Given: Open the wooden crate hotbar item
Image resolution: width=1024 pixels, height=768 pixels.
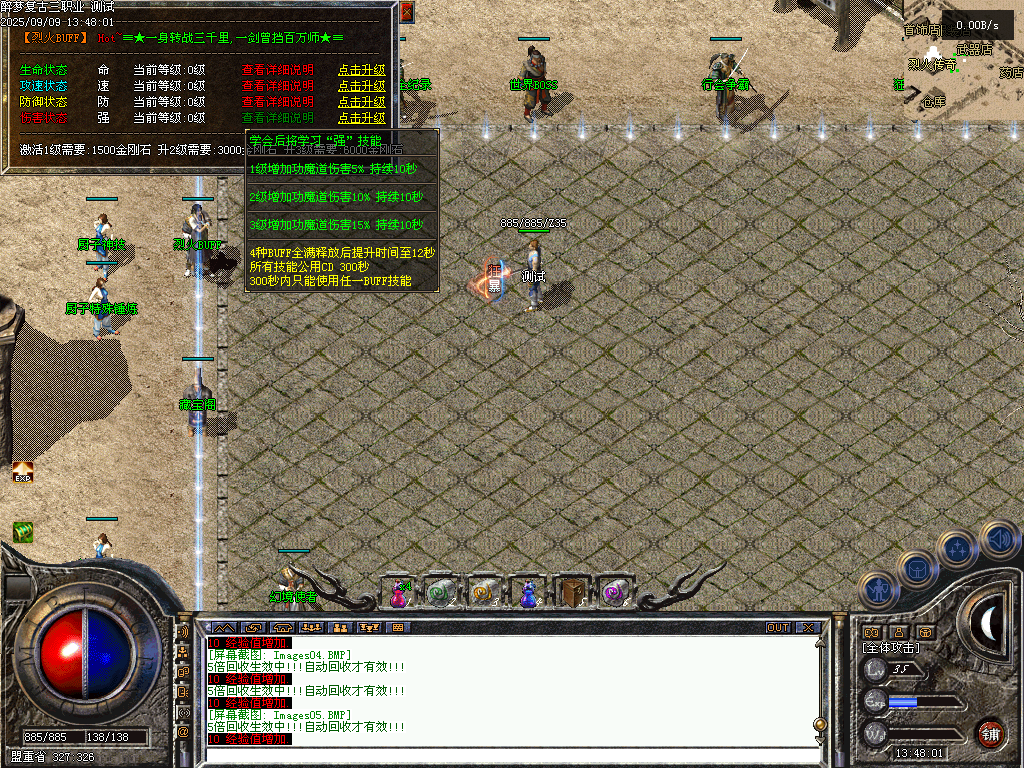Looking at the screenshot, I should pos(570,593).
